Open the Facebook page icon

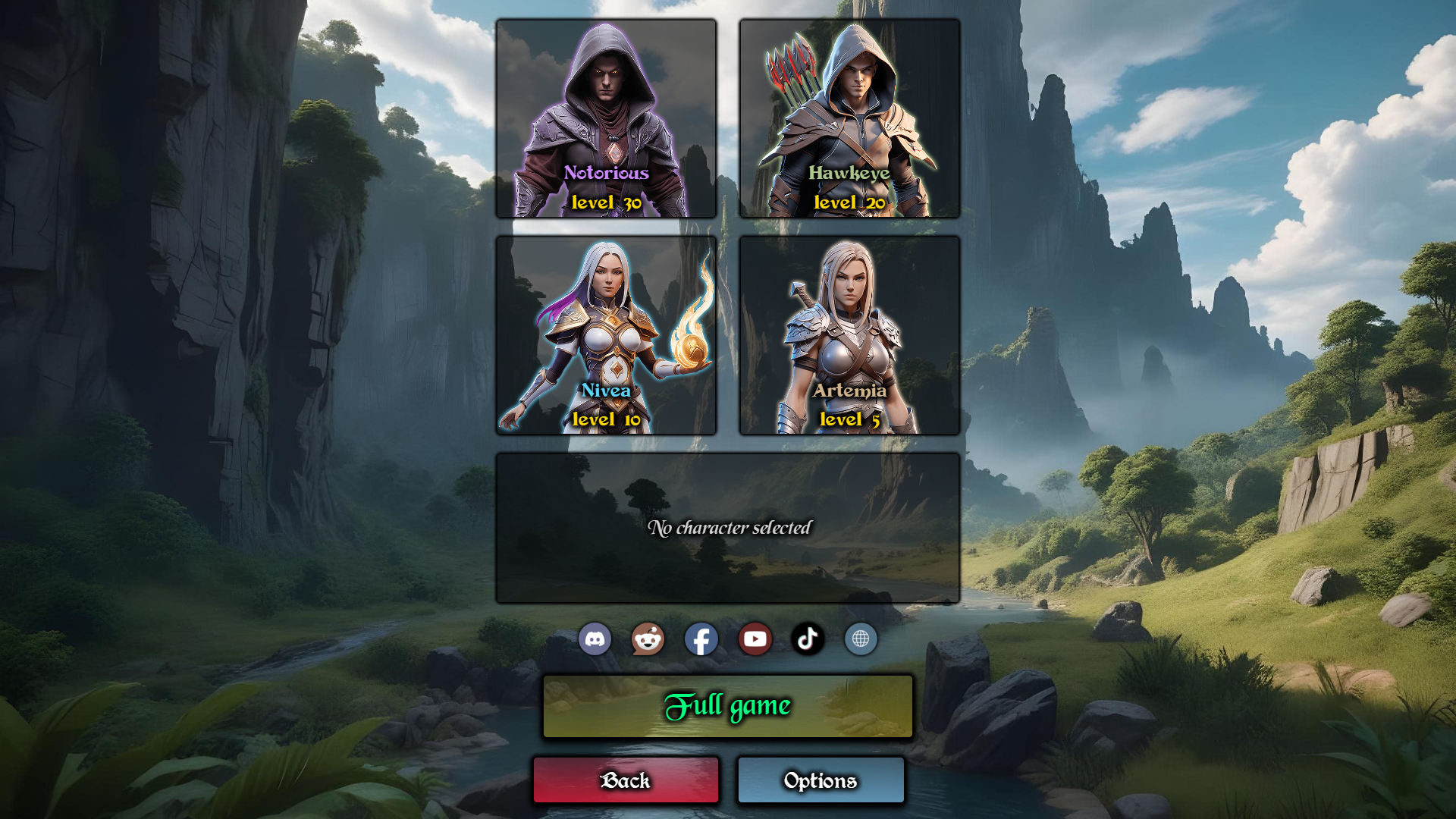[701, 639]
